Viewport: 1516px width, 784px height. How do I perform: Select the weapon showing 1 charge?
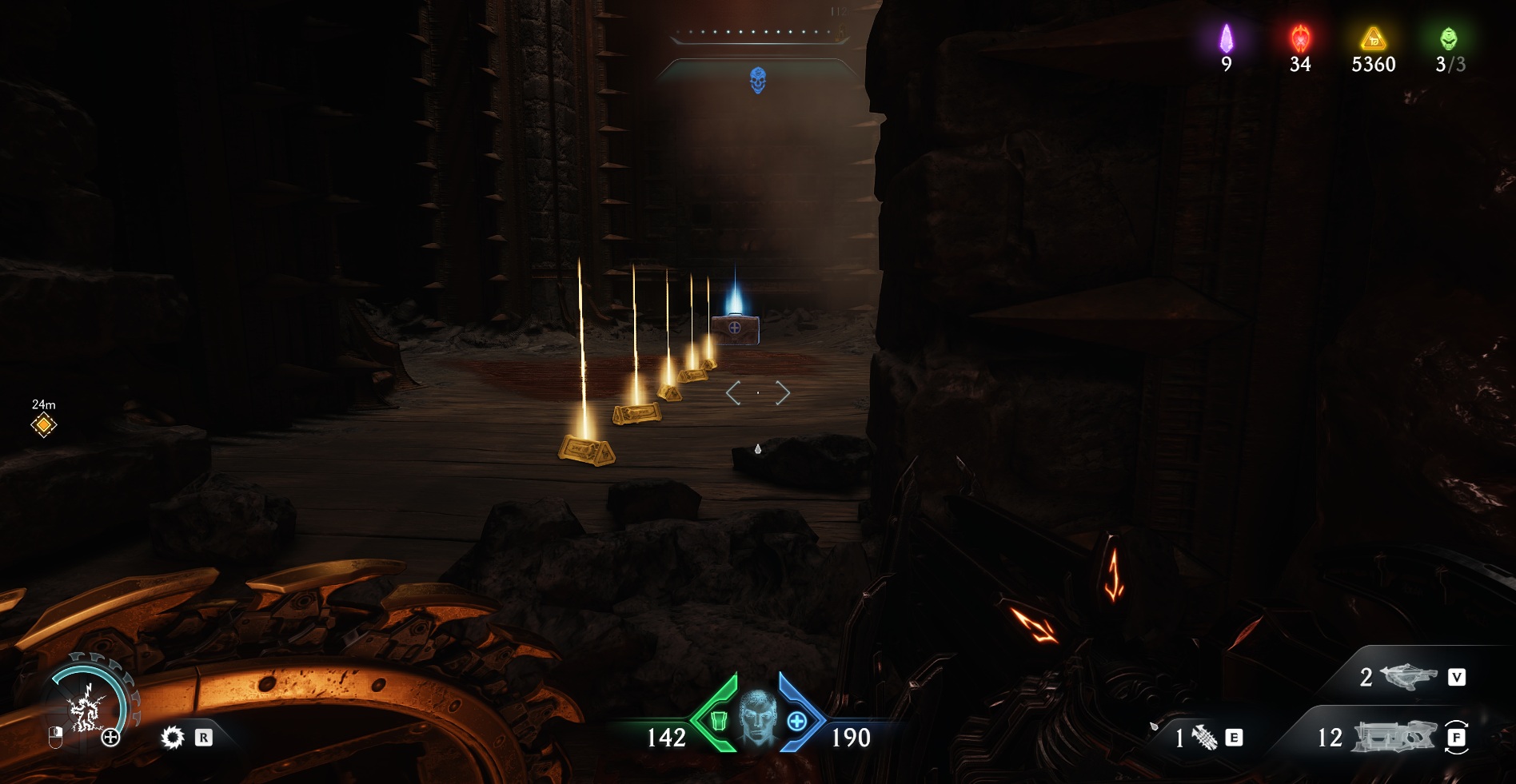tap(1204, 737)
